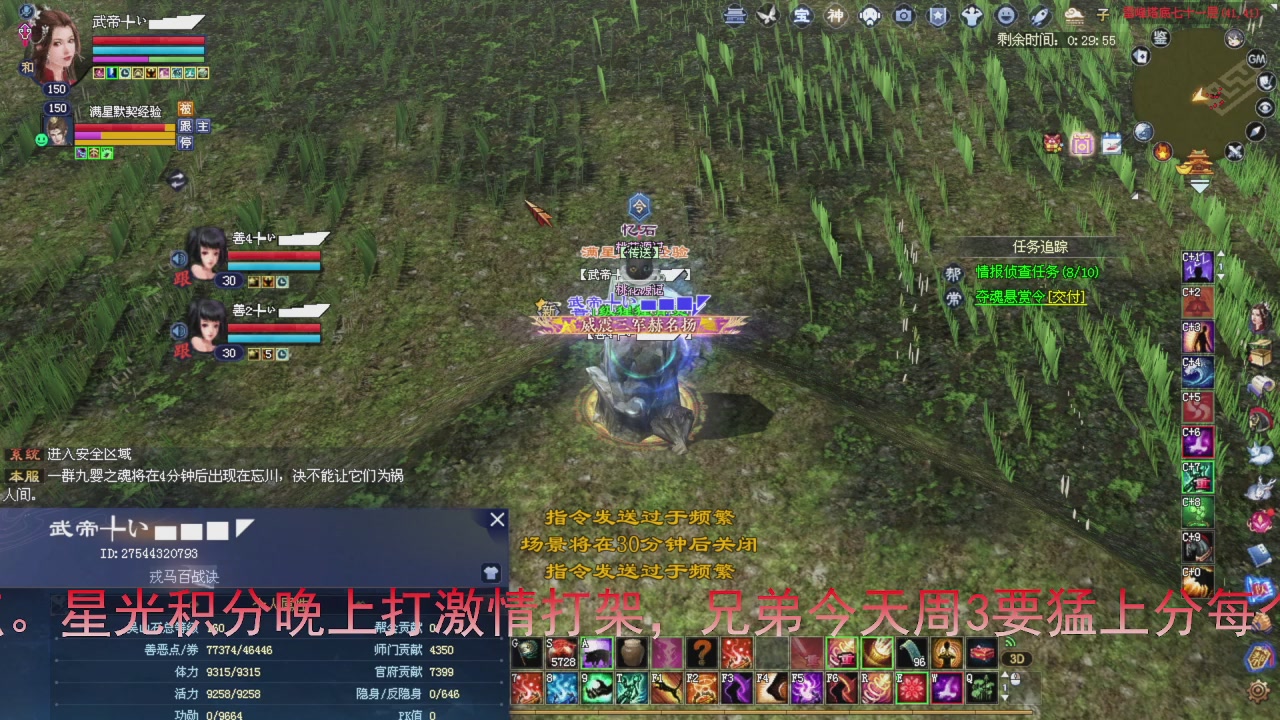Click the 【交付】 link for 夺魂悬赏令
The width and height of the screenshot is (1280, 720).
pos(1066,297)
